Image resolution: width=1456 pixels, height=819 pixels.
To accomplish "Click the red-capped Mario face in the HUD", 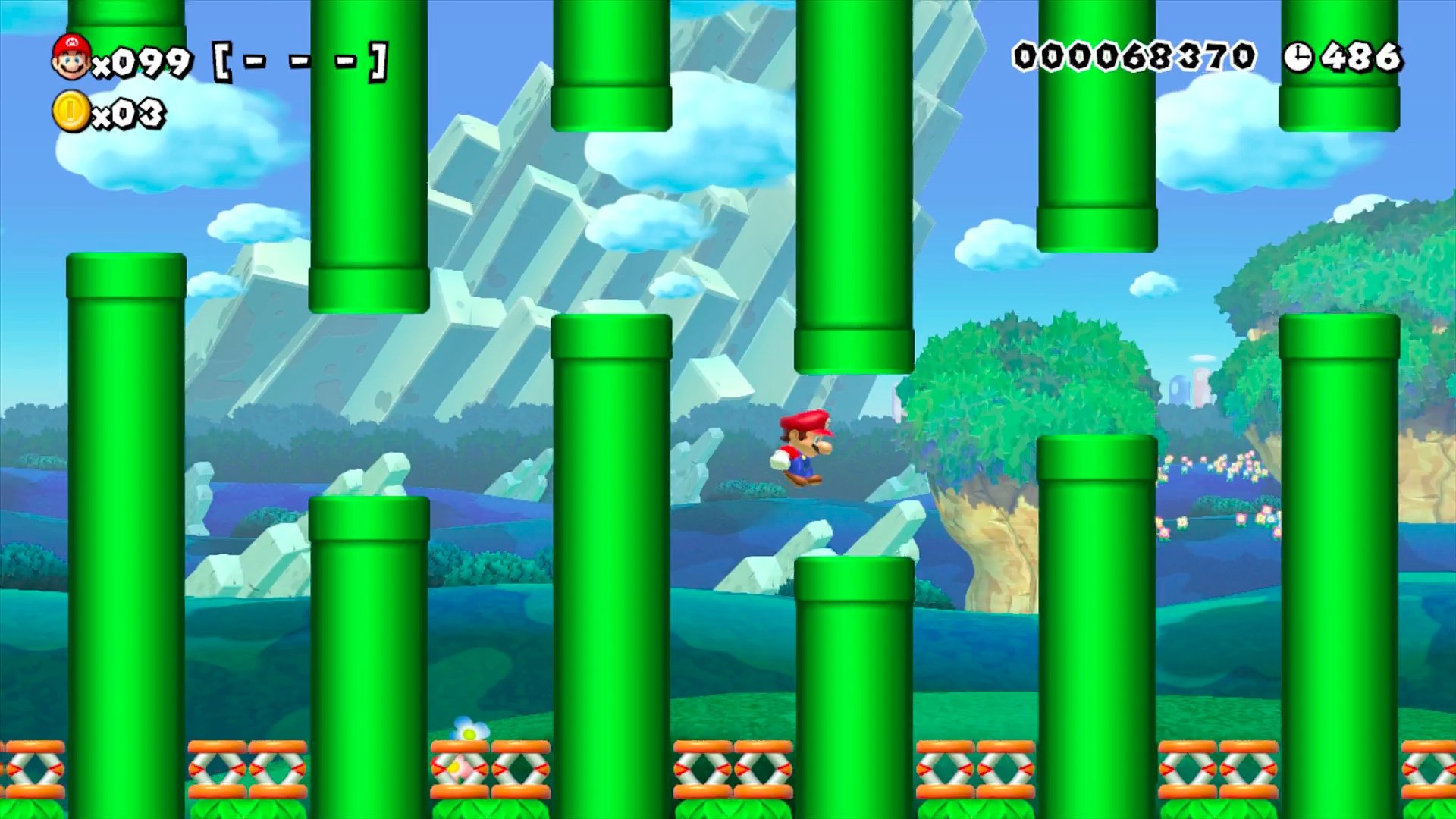I will (72, 57).
